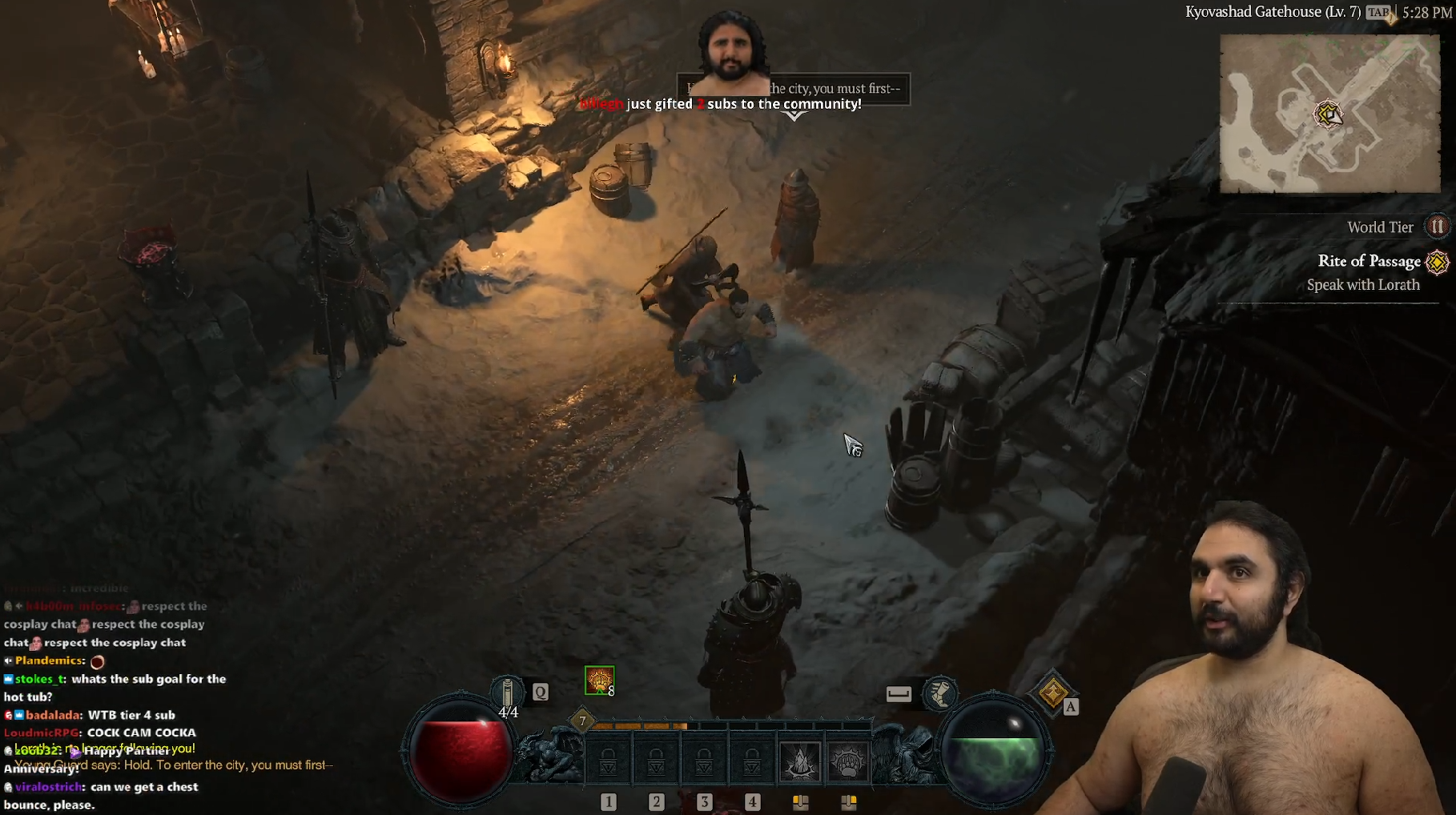The width and height of the screenshot is (1456, 815).
Task: Click the level 7 badge
Action: [582, 721]
